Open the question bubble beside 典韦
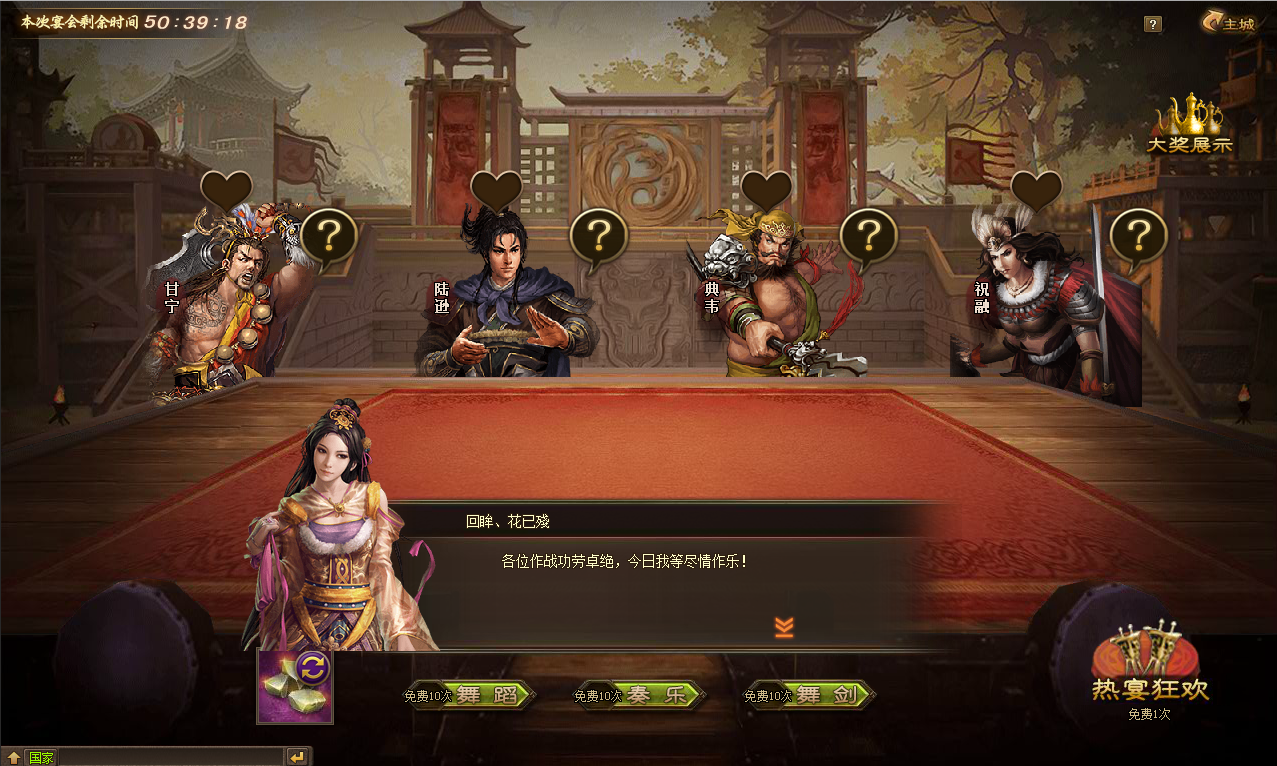This screenshot has width=1277, height=766. pos(868,237)
